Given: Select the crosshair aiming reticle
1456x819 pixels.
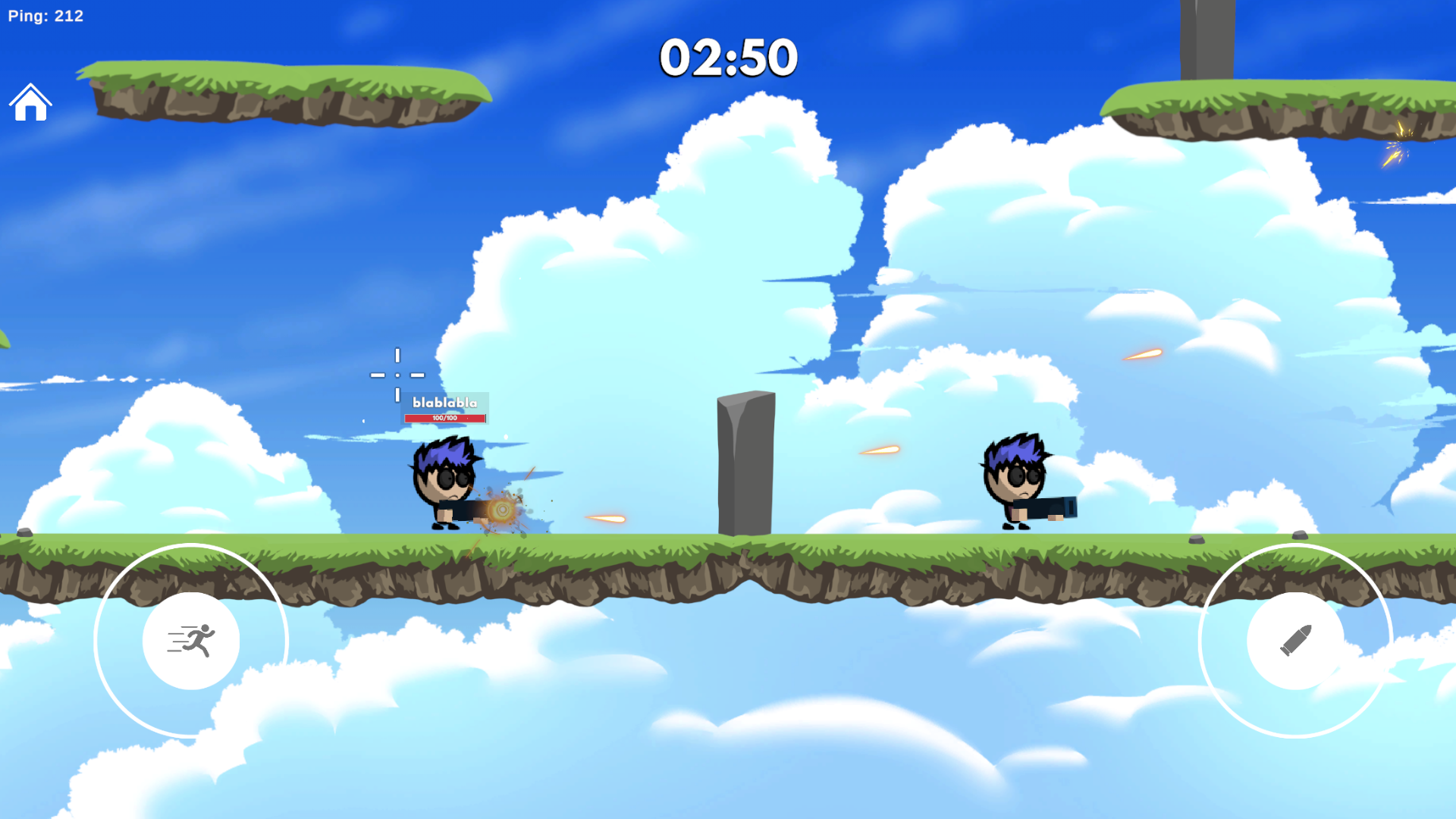Looking at the screenshot, I should click(397, 375).
